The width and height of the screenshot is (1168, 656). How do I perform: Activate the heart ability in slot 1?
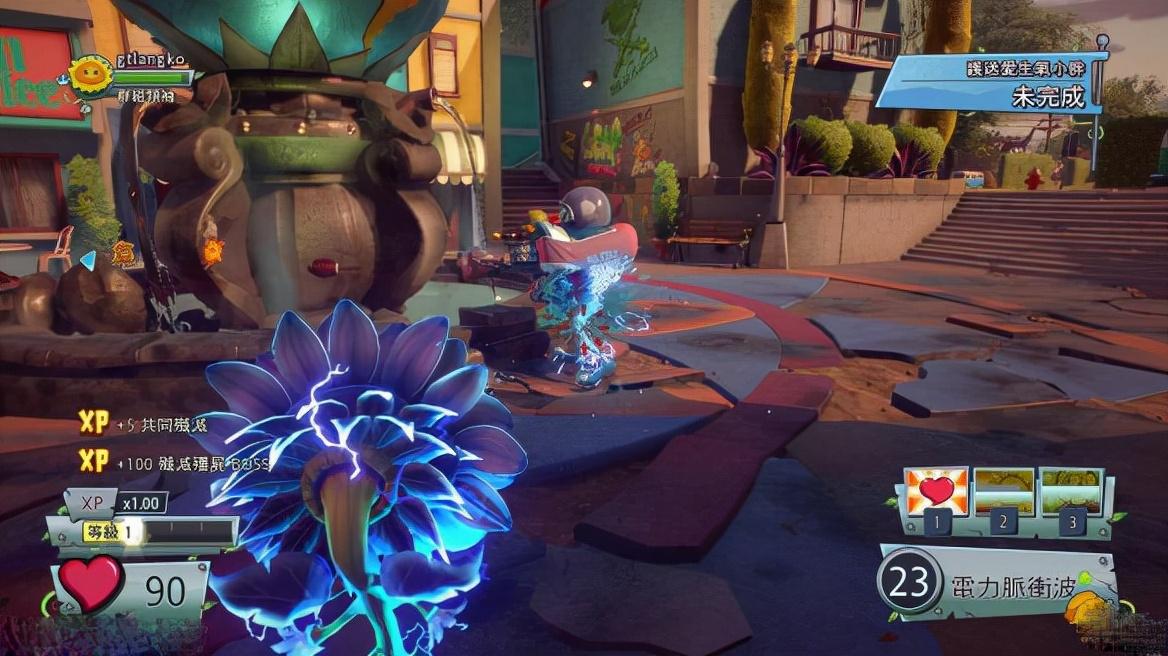click(x=937, y=492)
